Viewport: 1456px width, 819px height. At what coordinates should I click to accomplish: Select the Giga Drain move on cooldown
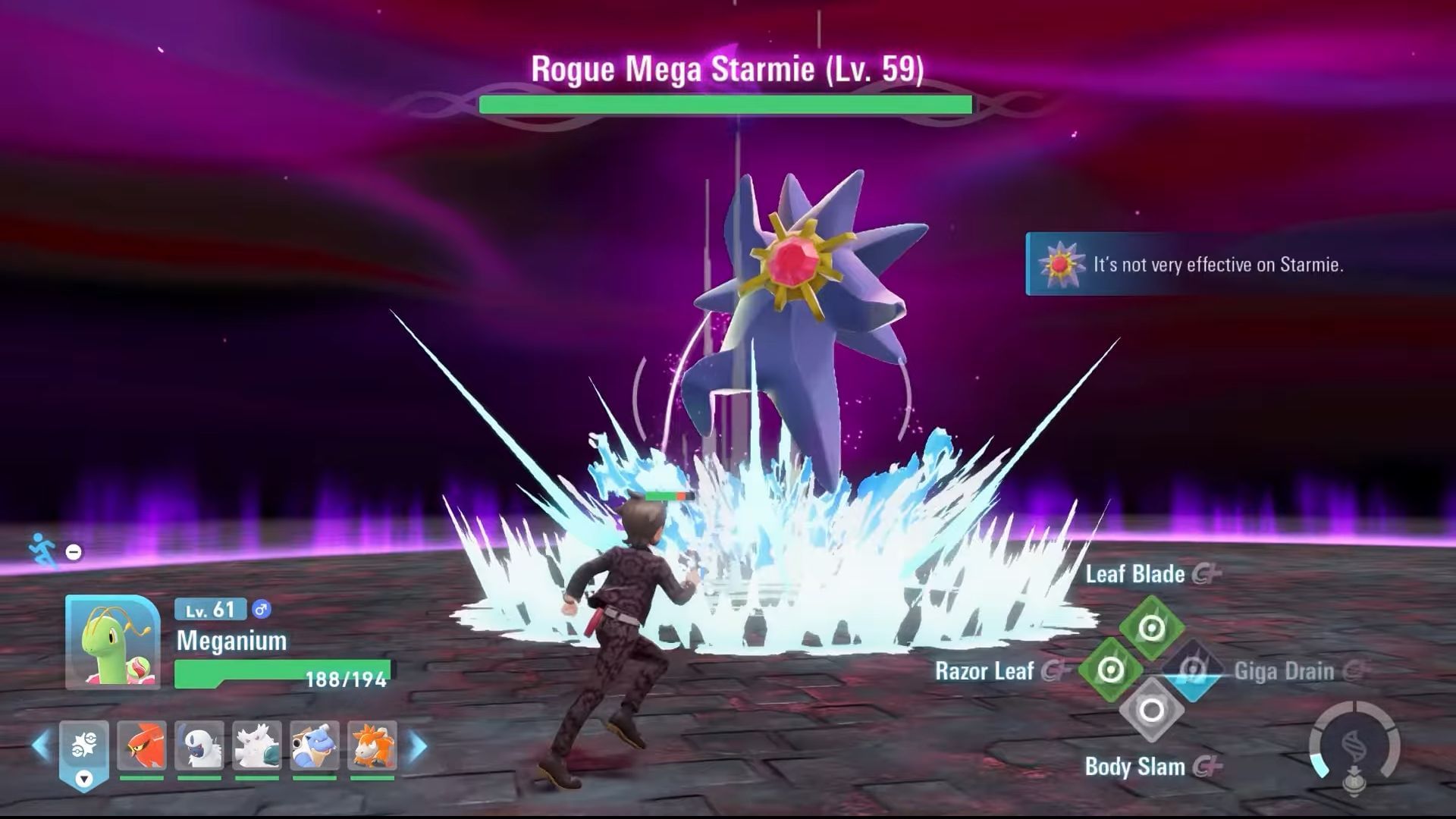[x=1193, y=670]
